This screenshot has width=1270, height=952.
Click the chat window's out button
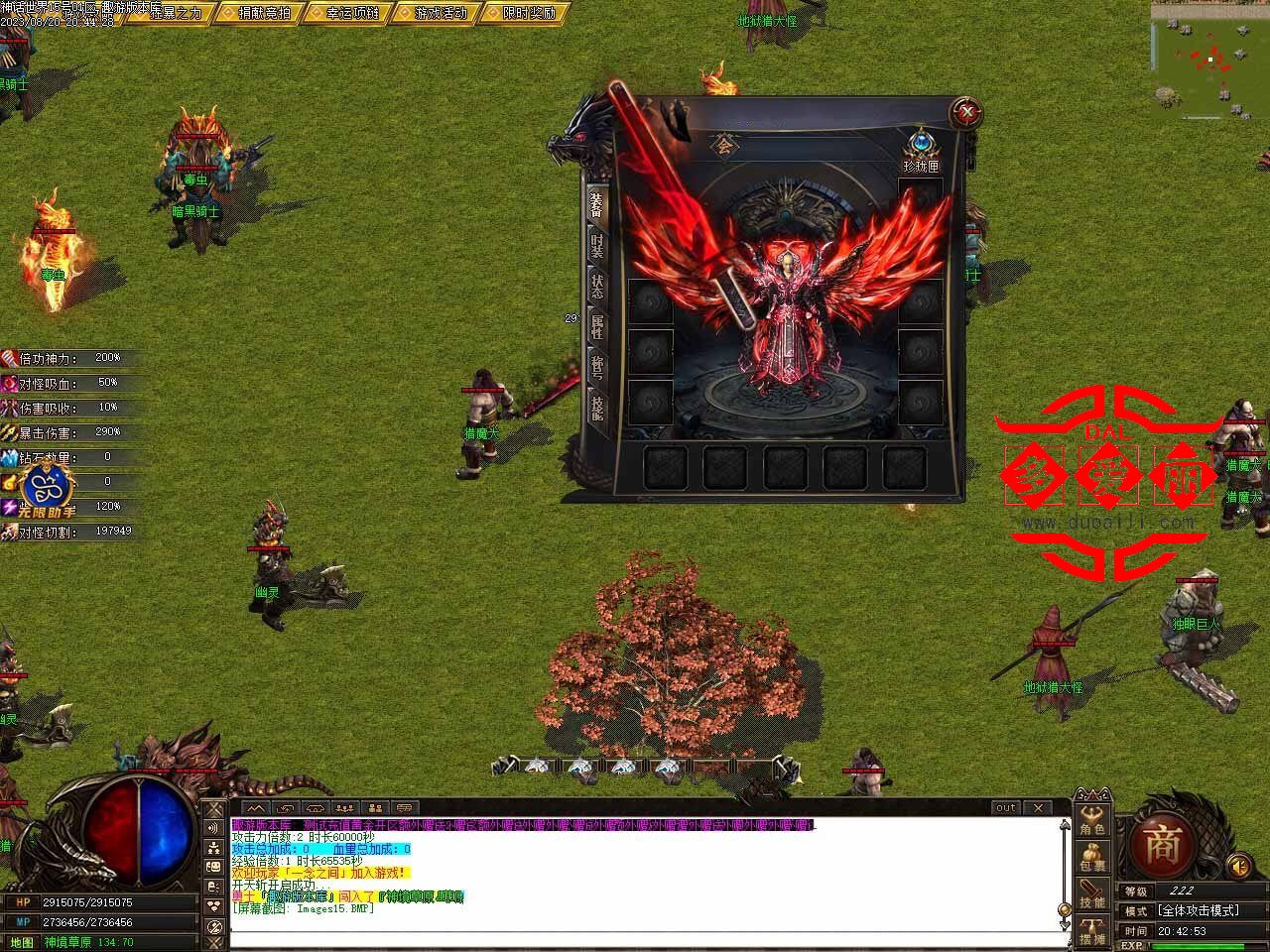point(1006,808)
